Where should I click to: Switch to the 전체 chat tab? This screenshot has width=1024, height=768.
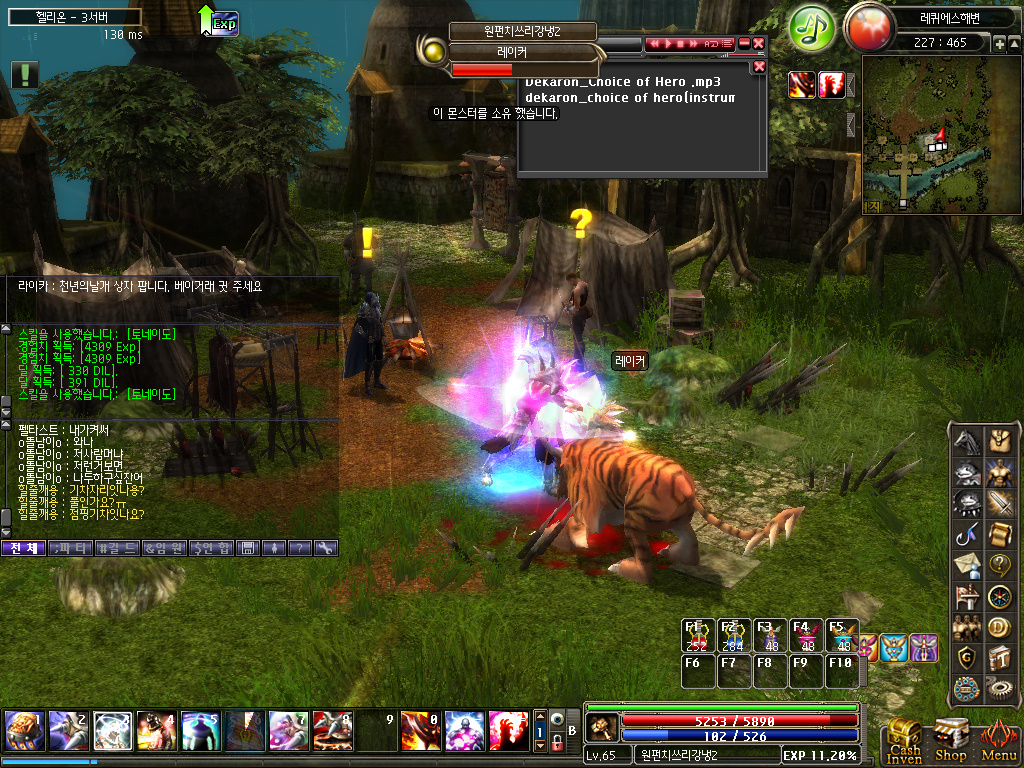click(23, 548)
